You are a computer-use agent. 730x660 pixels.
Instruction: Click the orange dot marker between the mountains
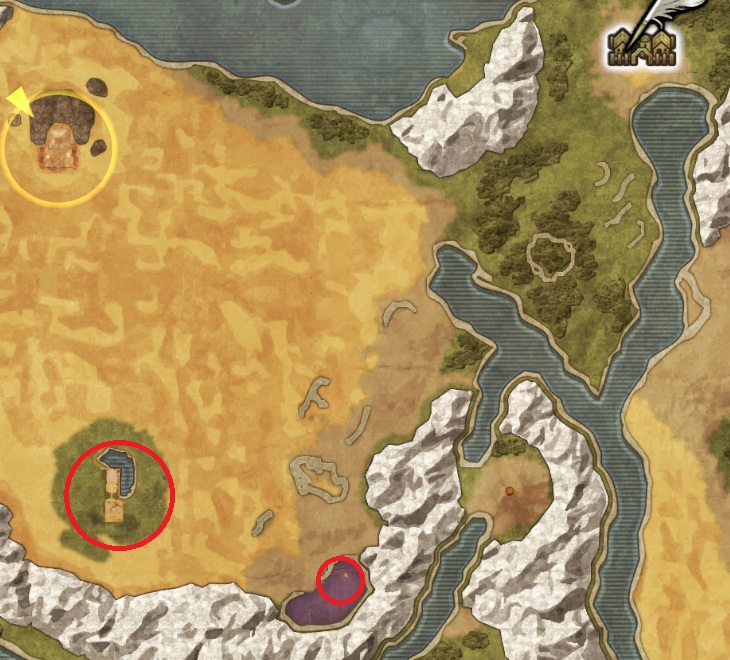click(x=509, y=491)
